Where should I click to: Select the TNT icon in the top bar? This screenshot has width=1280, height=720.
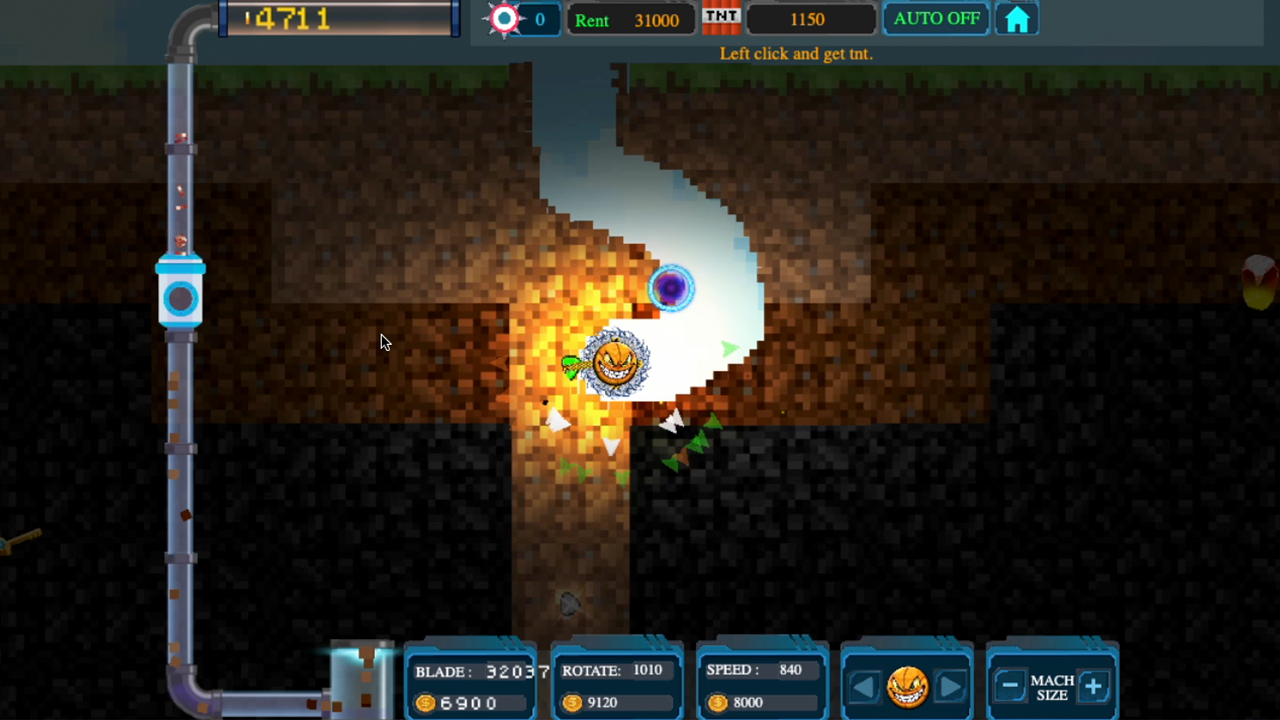(x=722, y=17)
